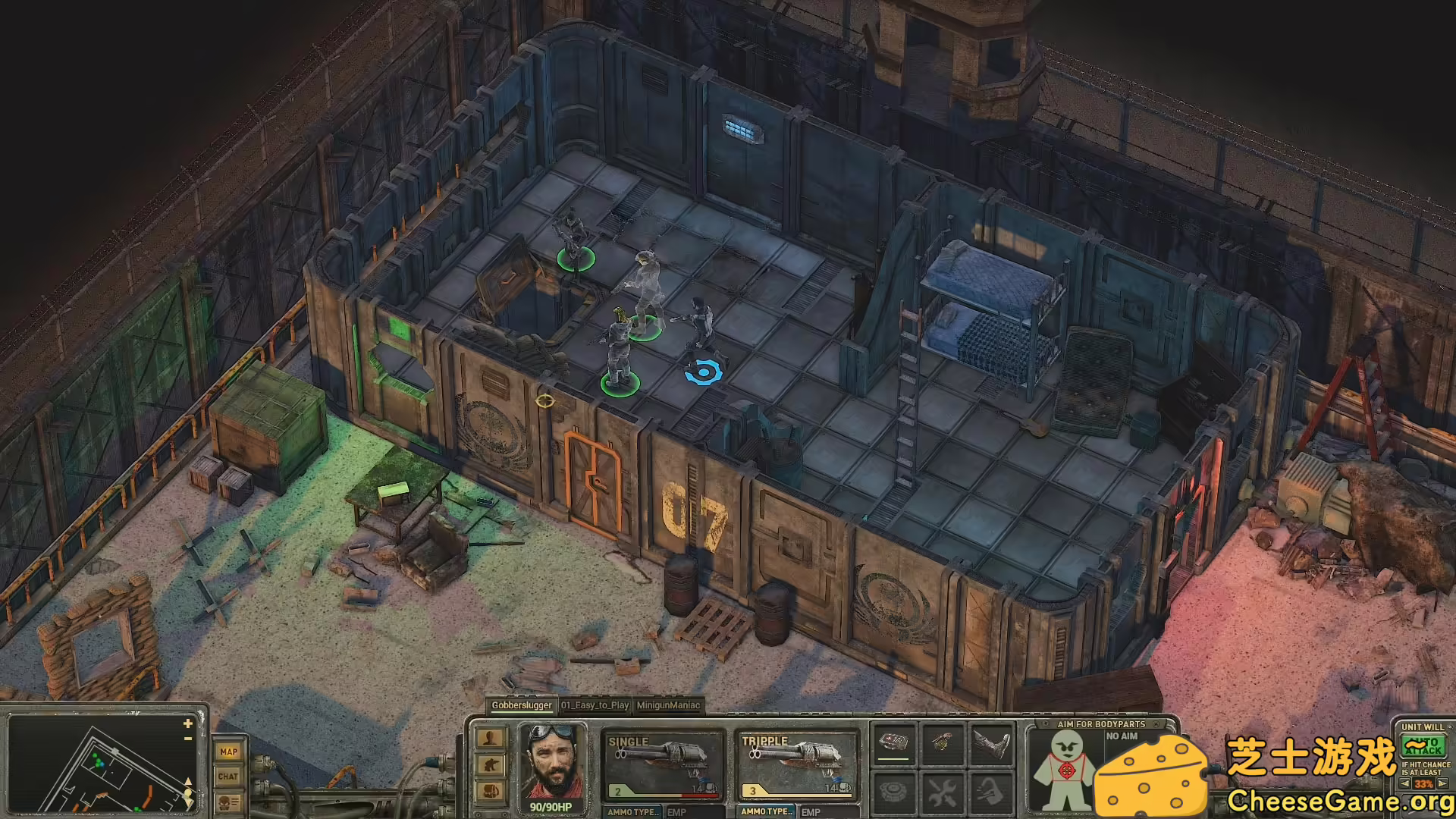Switch to the MinigunManiac tab
The height and width of the screenshot is (819, 1456).
[x=668, y=705]
